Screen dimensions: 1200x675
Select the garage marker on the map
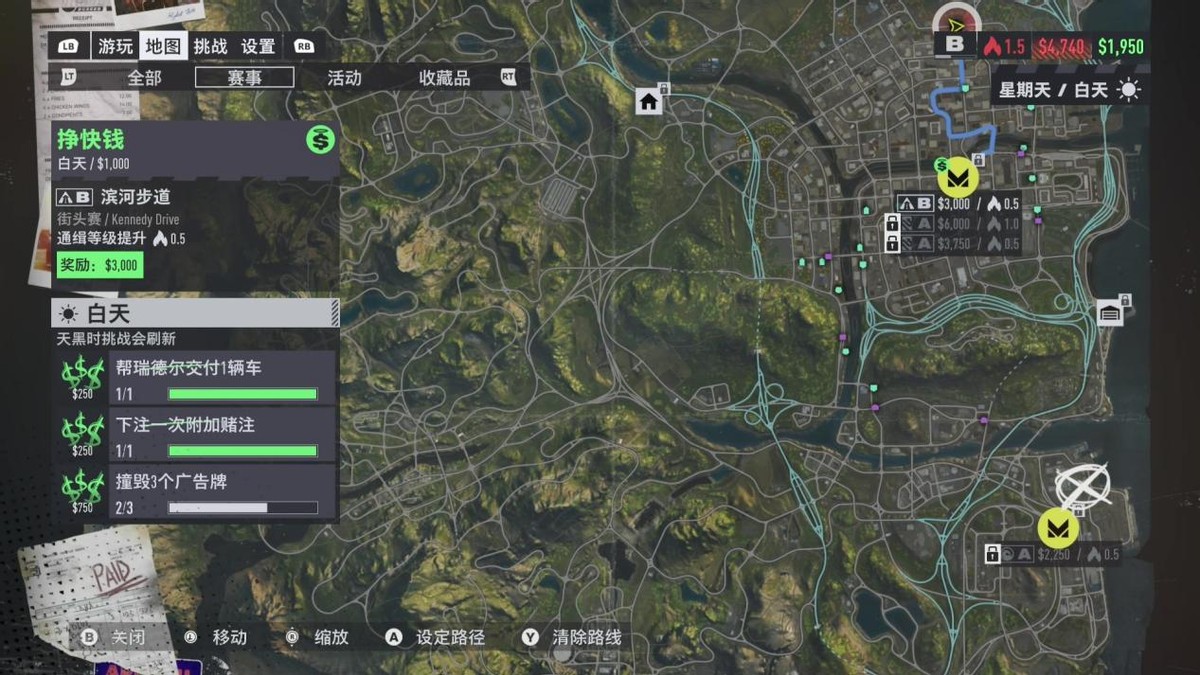click(1109, 314)
